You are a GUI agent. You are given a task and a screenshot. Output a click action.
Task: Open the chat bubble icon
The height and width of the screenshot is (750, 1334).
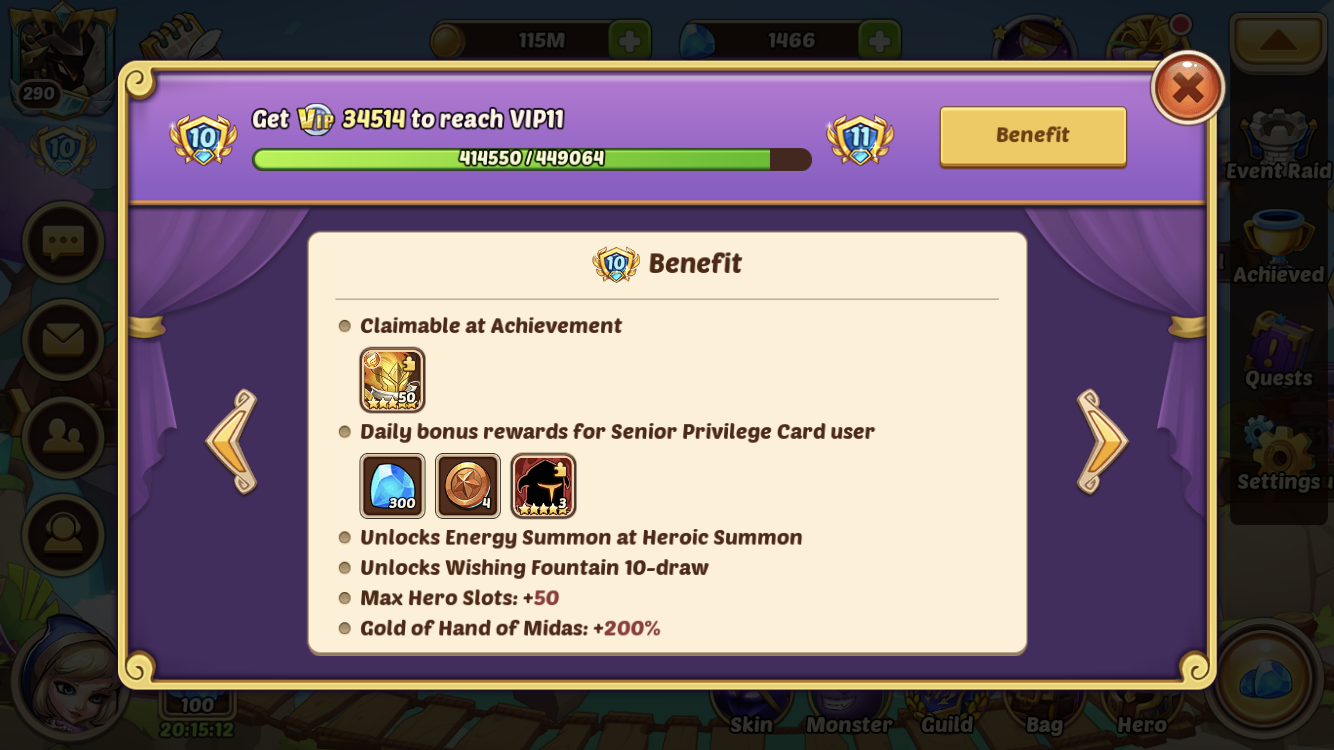pos(63,243)
